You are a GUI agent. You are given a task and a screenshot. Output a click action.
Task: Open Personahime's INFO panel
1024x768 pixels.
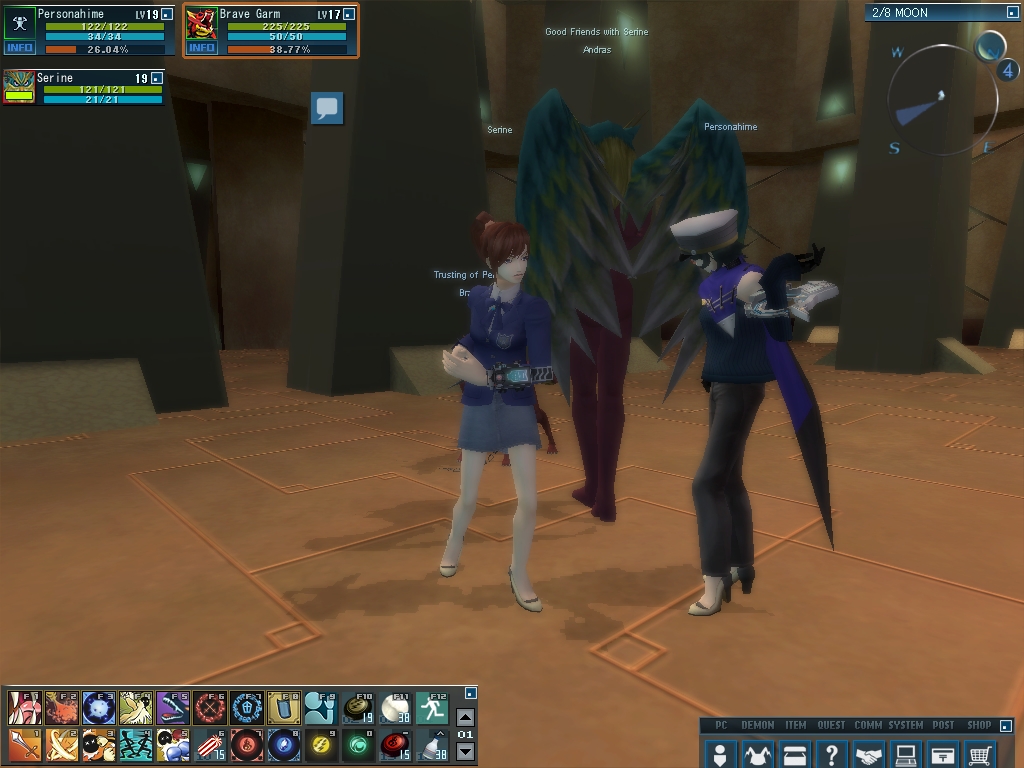[19, 47]
